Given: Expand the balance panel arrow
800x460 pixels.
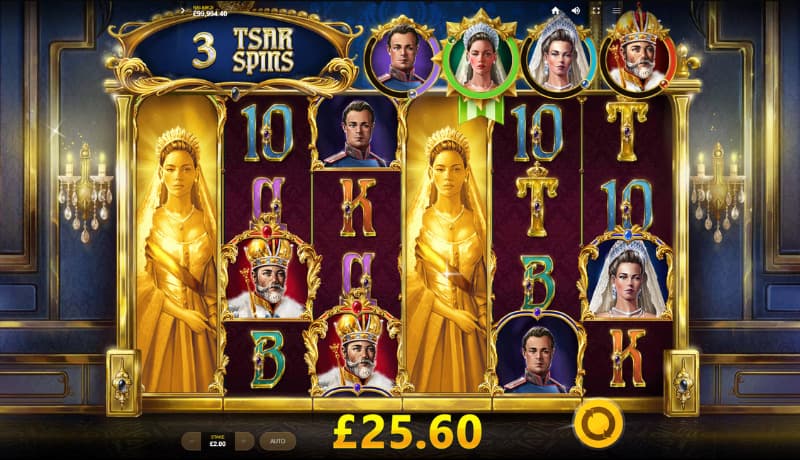Looking at the screenshot, I should [x=182, y=11].
